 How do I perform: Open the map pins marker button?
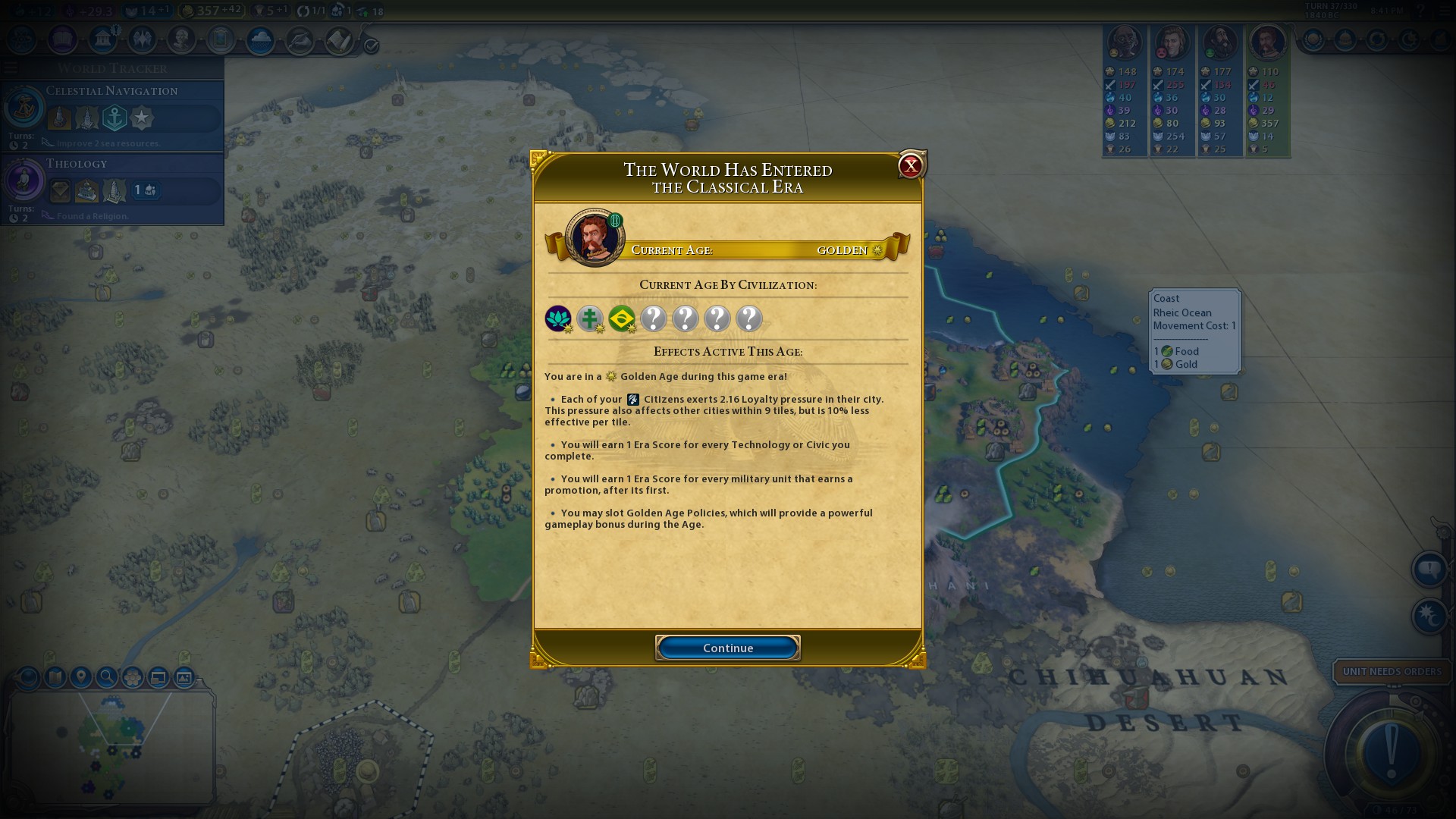[80, 676]
